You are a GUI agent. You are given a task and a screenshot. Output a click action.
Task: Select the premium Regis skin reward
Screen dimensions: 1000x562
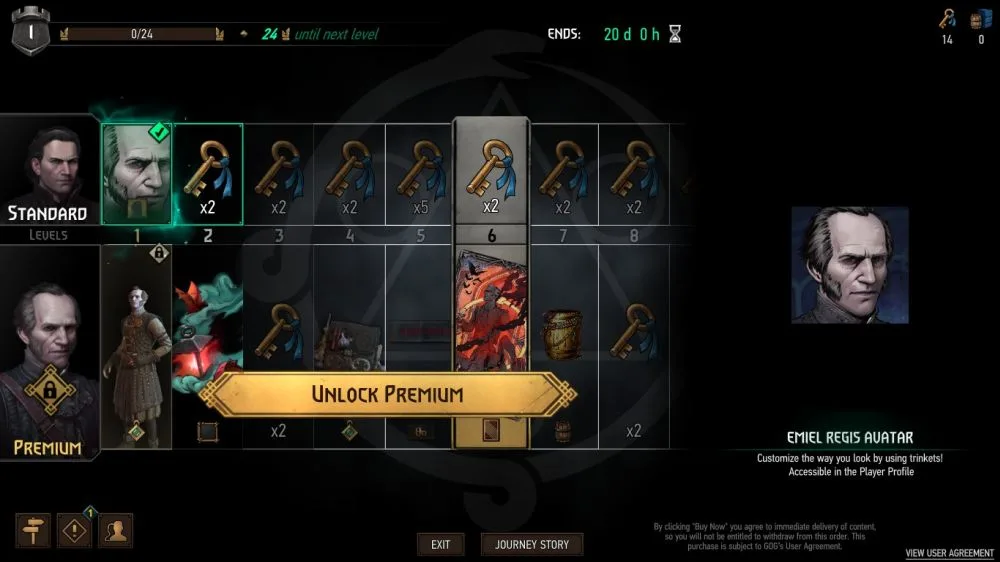click(137, 350)
